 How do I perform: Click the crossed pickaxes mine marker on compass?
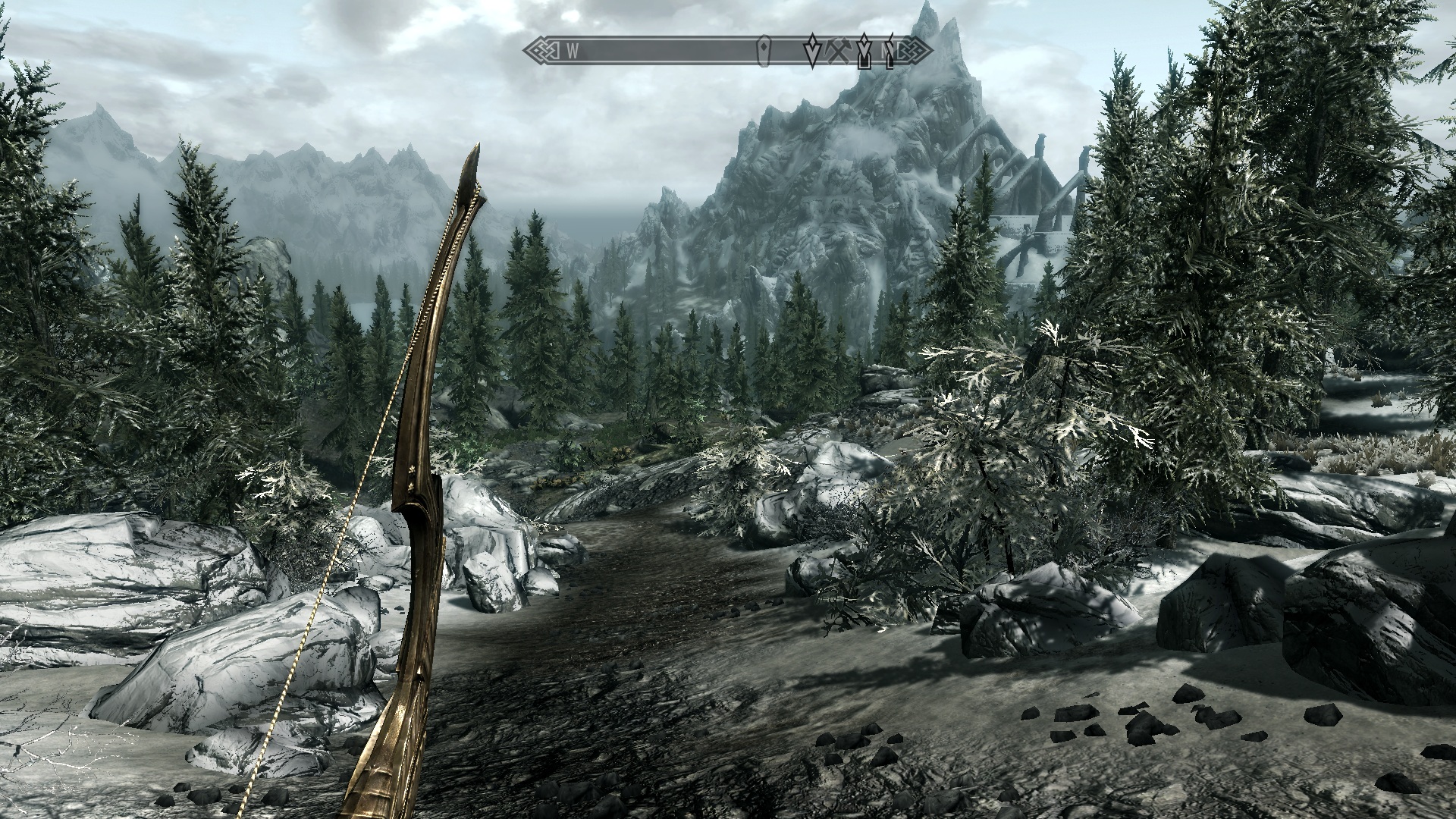(837, 51)
